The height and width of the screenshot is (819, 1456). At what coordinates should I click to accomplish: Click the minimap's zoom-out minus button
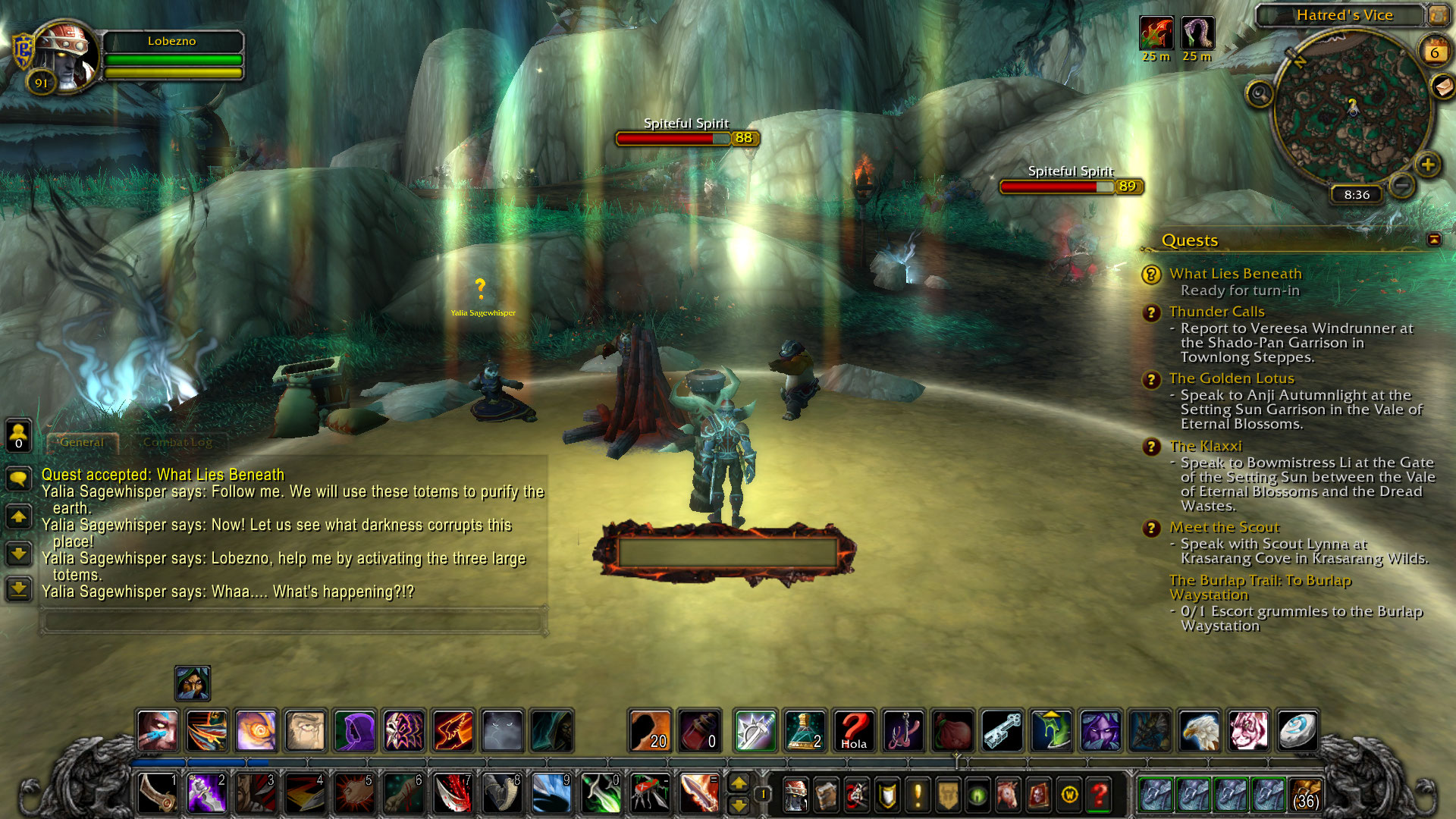click(1402, 184)
